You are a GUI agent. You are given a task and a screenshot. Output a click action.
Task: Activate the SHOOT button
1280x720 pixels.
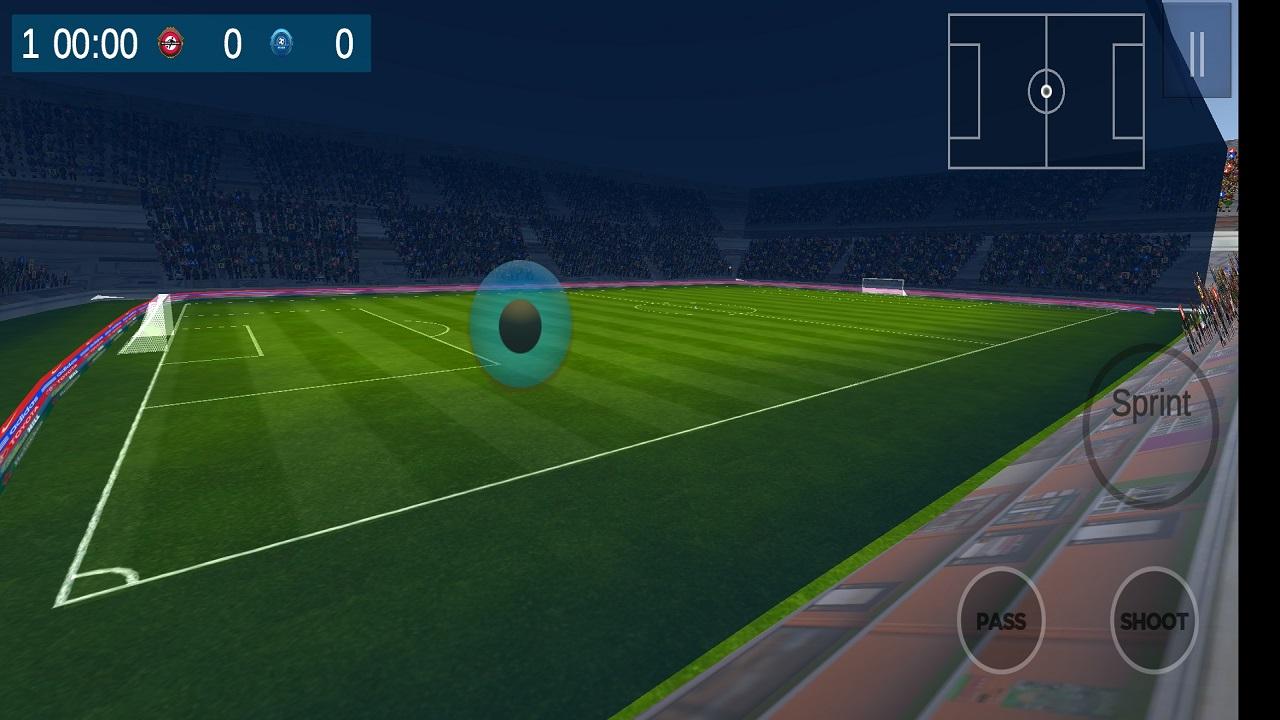[1154, 621]
